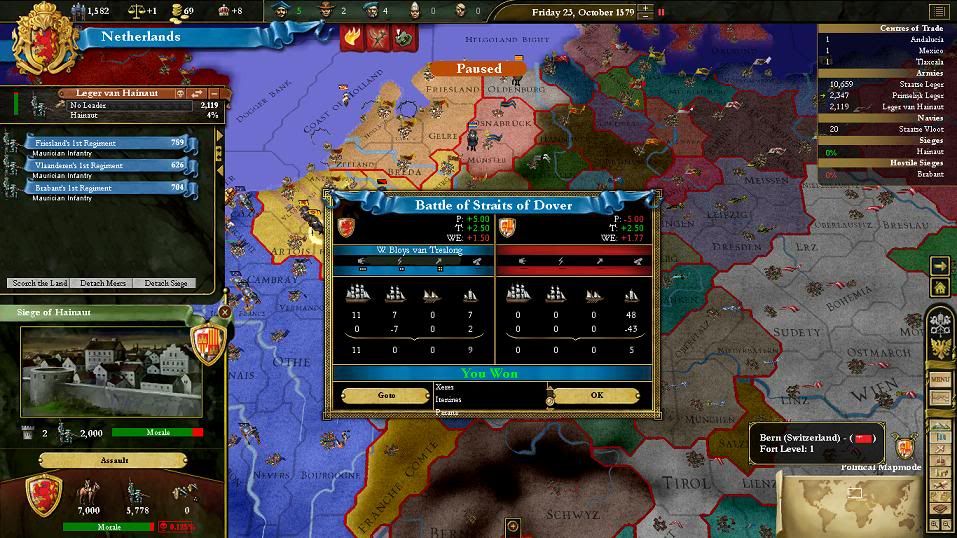957x538 pixels.
Task: Launch an Assault on Hainaut
Action: (x=113, y=461)
